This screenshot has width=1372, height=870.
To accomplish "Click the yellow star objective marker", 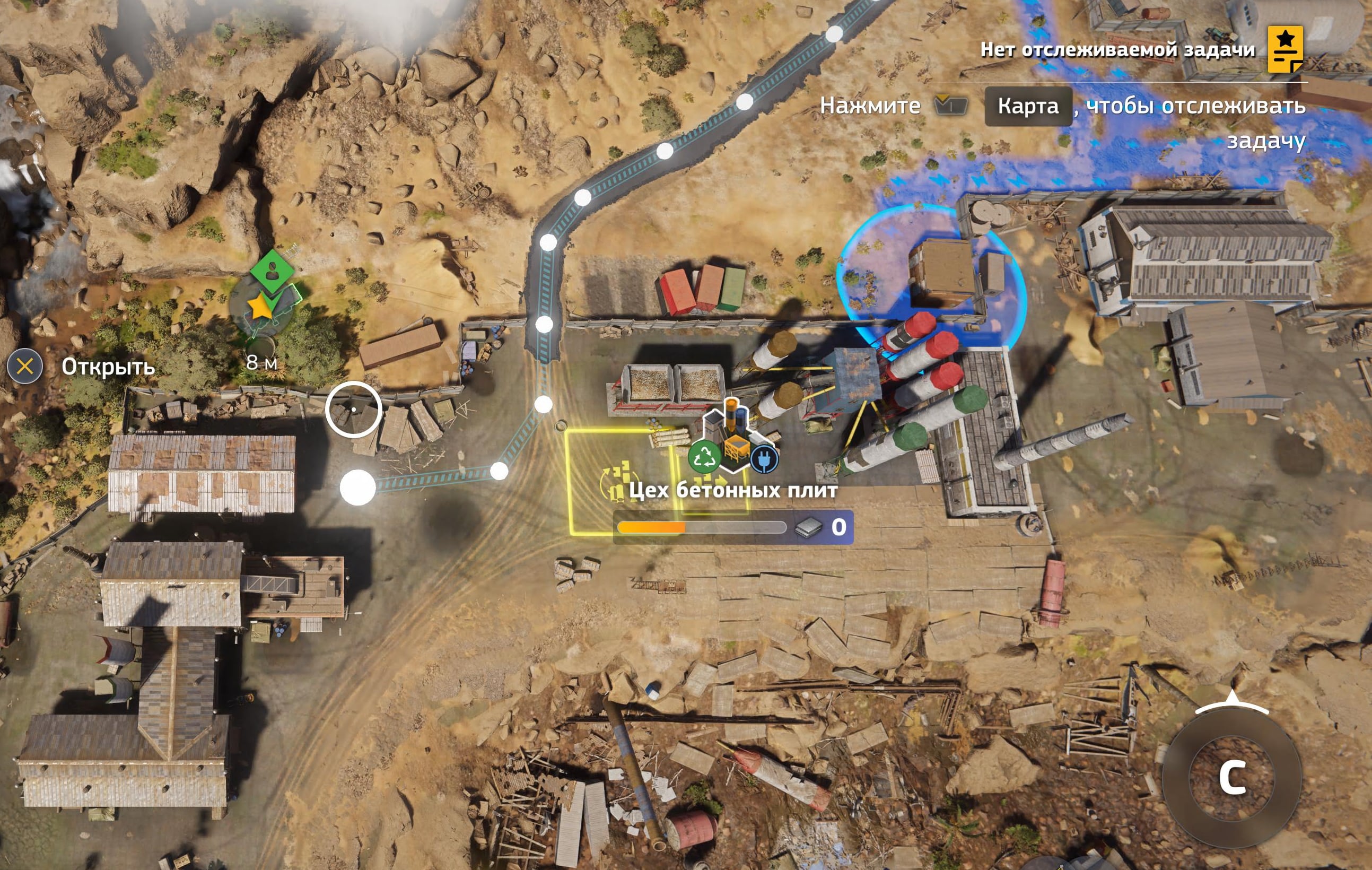I will click(260, 307).
